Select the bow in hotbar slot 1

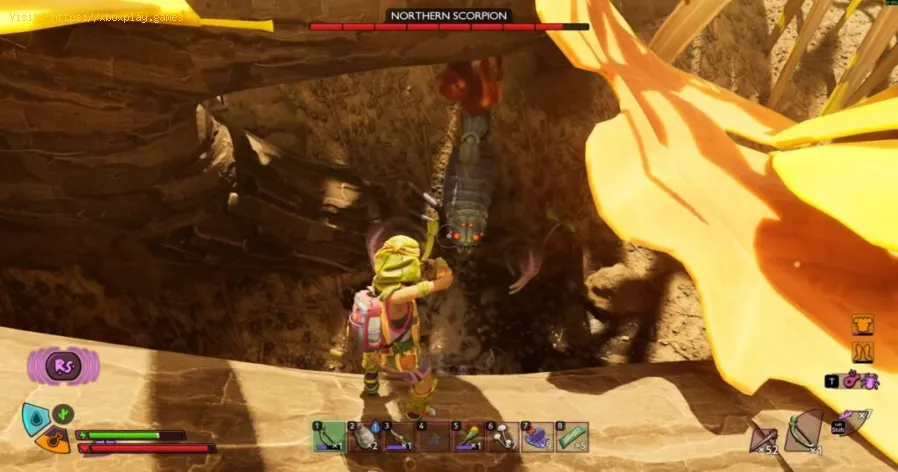(x=329, y=436)
